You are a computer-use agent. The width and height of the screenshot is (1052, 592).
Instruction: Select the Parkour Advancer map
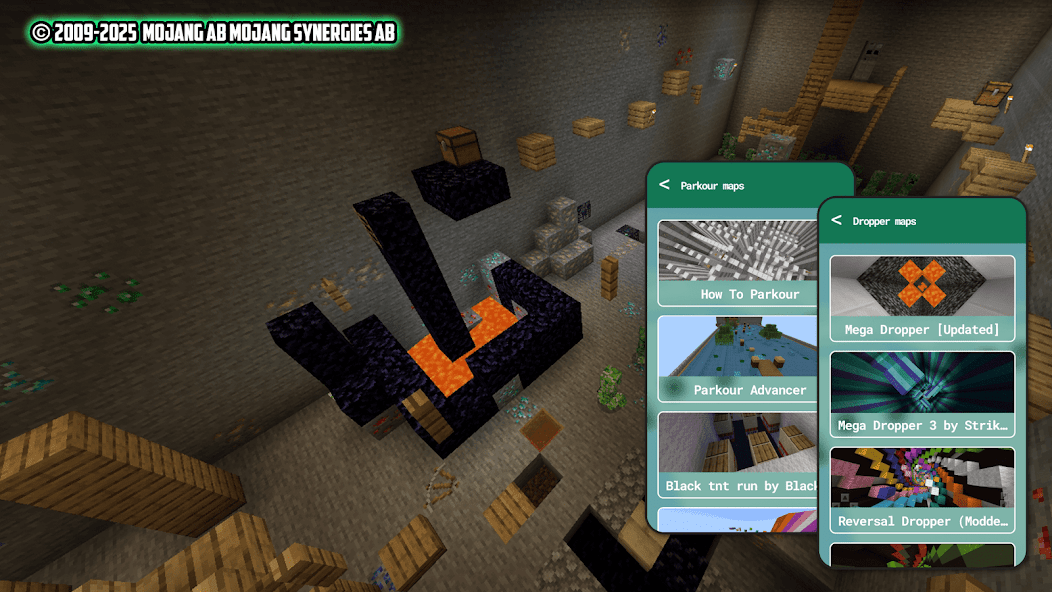(x=738, y=359)
